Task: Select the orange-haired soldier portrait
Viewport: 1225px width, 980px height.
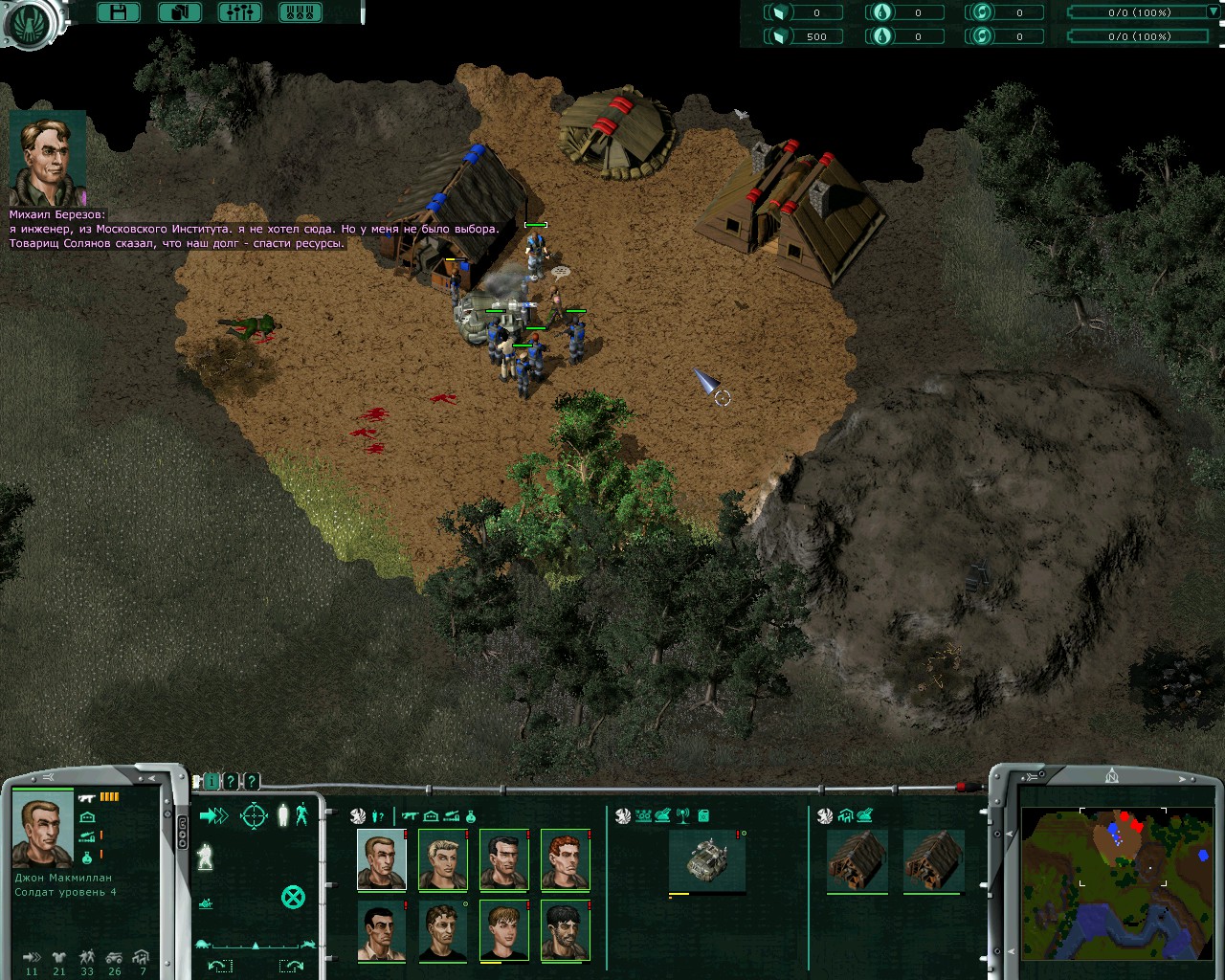Action: (x=565, y=859)
